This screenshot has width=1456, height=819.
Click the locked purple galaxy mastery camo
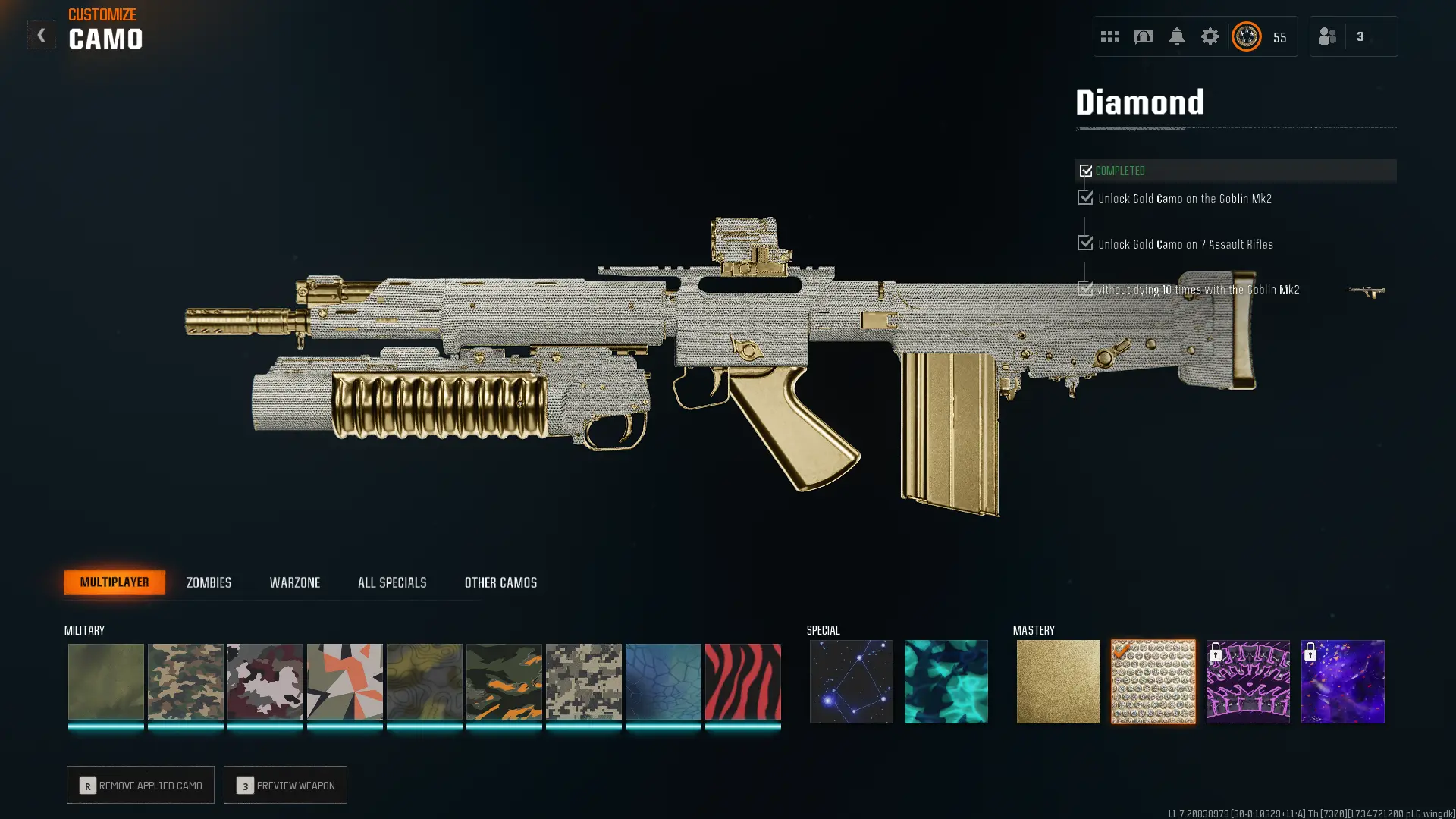(x=1342, y=681)
